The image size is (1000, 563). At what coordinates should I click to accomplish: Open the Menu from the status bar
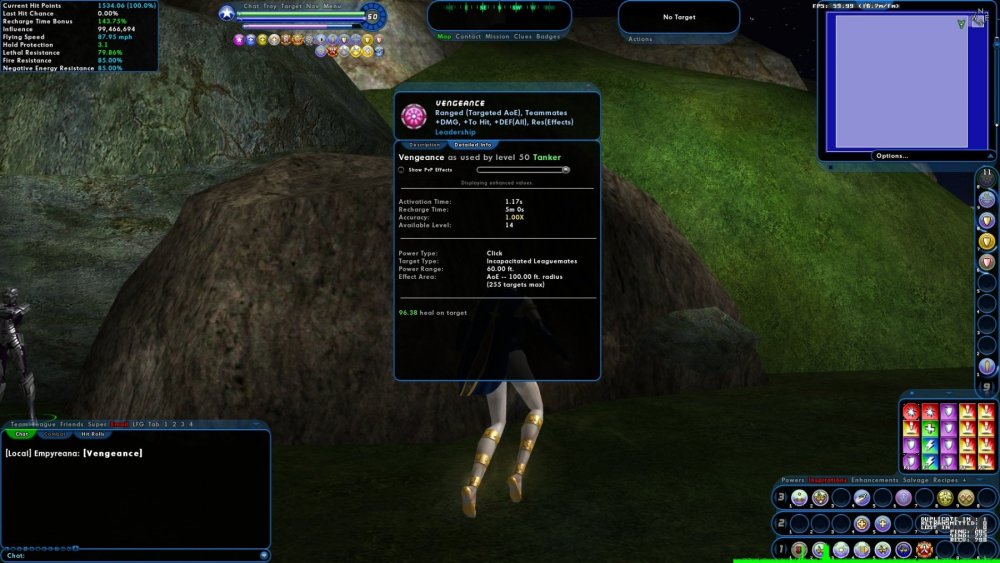coord(333,6)
